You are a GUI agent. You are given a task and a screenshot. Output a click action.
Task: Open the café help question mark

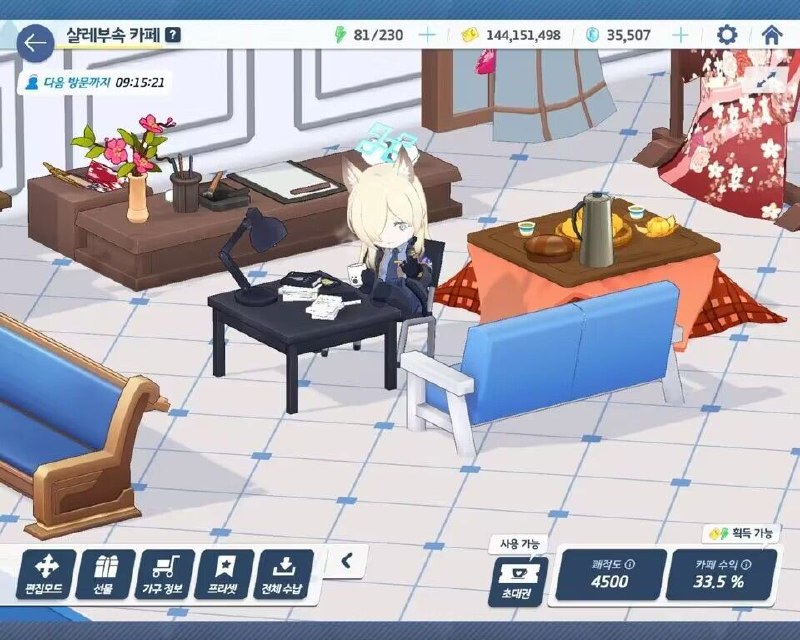point(174,35)
